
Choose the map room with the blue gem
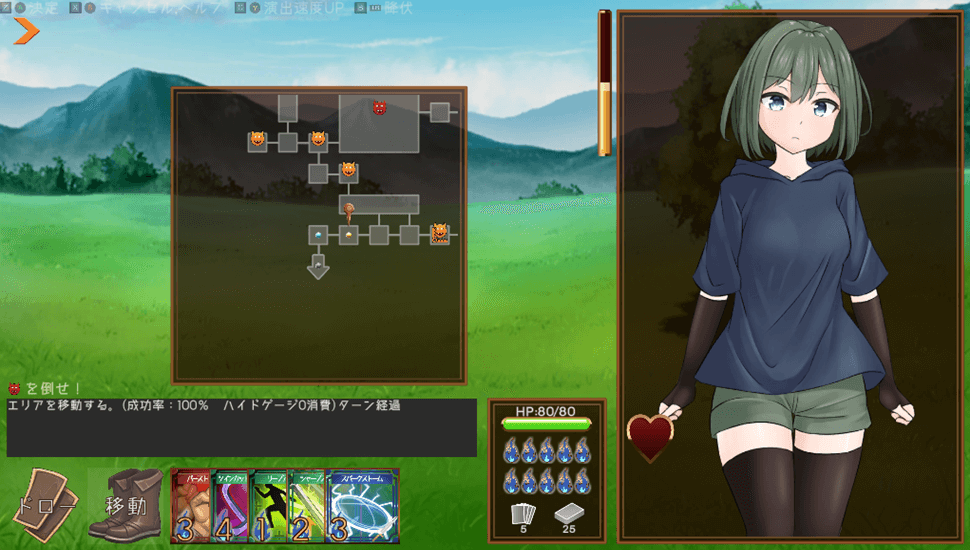318,235
